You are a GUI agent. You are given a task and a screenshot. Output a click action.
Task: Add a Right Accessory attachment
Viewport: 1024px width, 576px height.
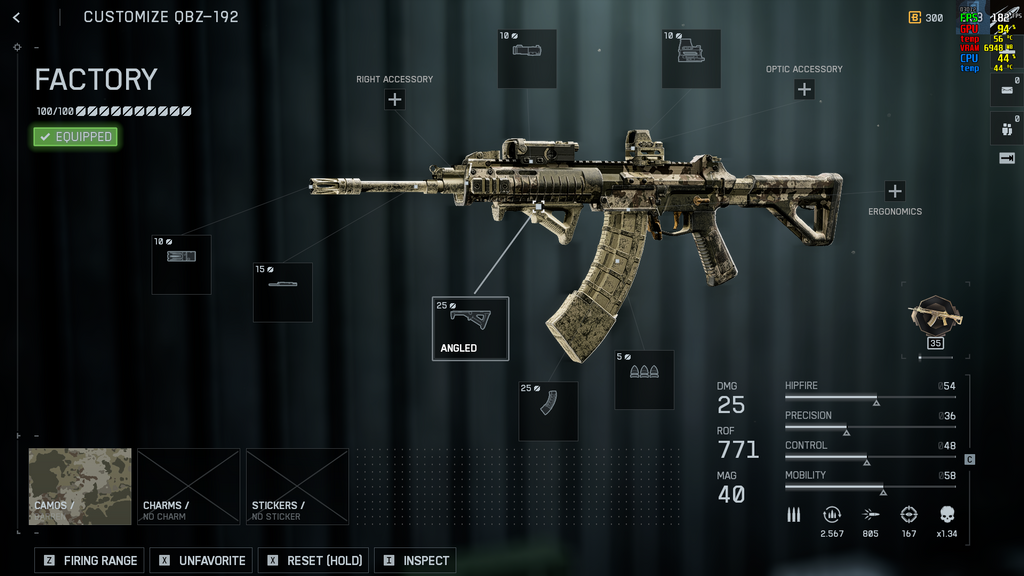[395, 99]
